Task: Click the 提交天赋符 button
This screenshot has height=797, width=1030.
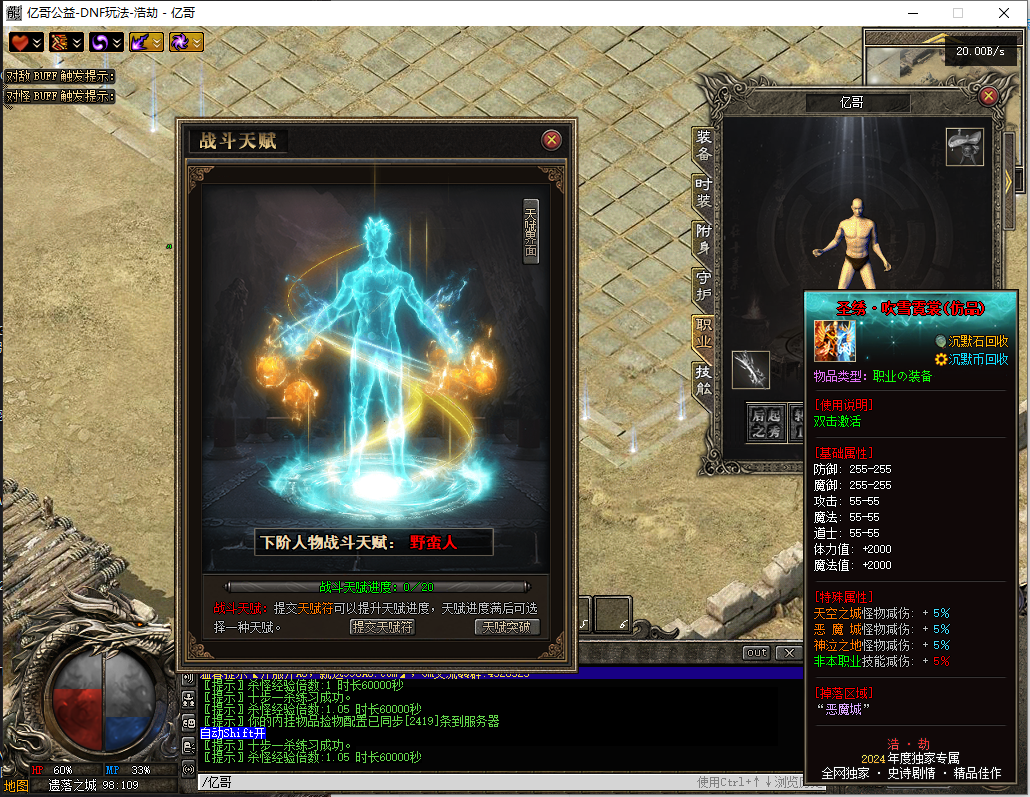Action: point(382,627)
